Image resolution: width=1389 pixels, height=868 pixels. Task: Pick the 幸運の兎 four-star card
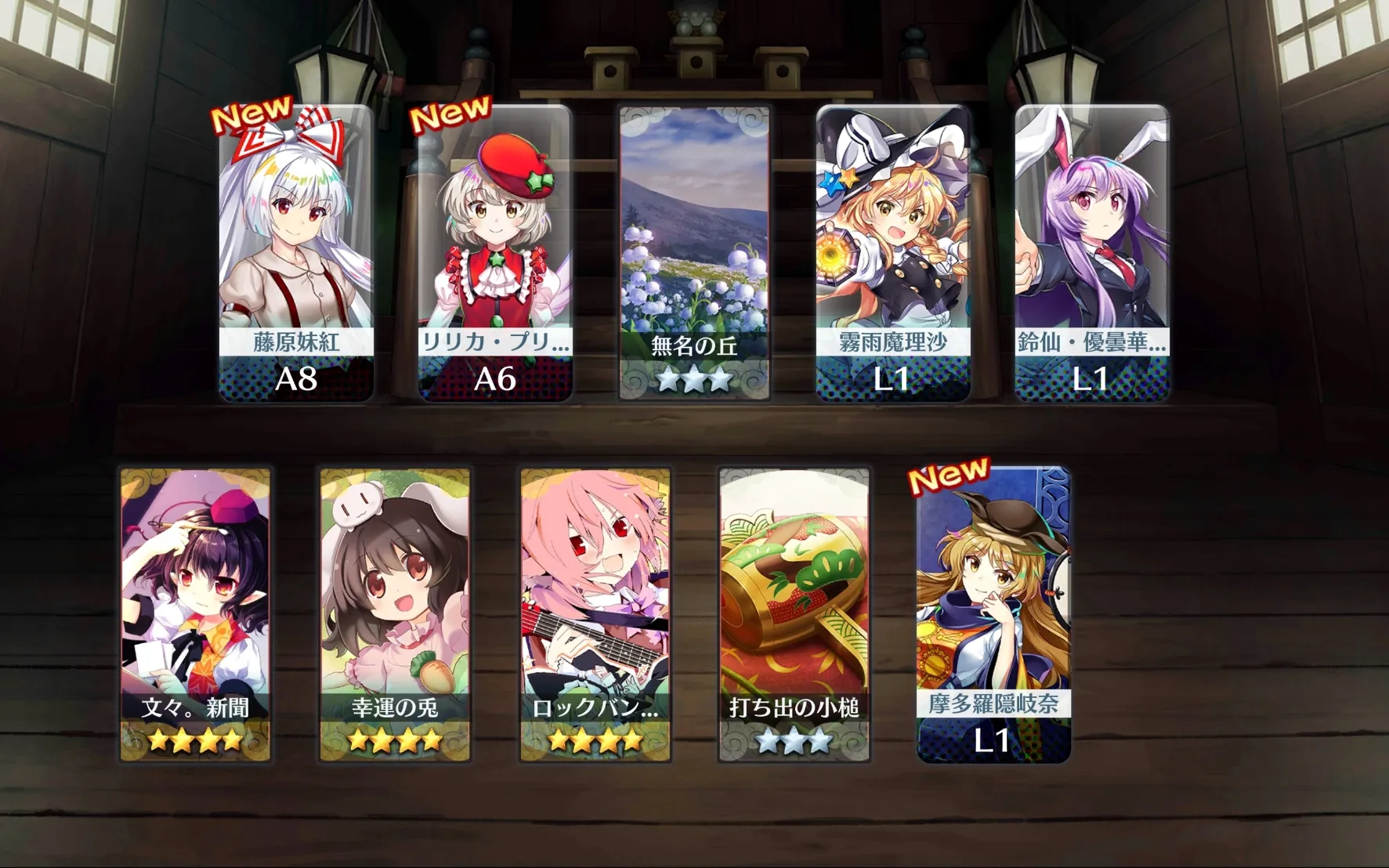coord(395,615)
